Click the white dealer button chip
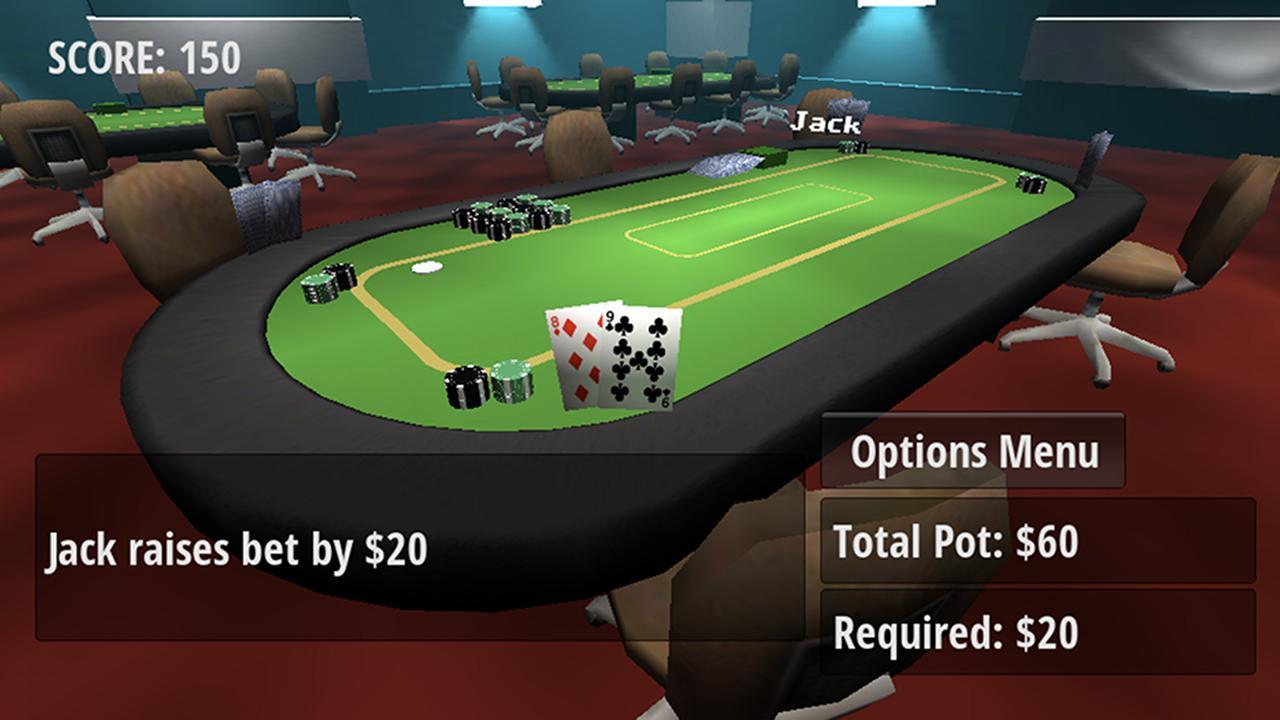The width and height of the screenshot is (1280, 720). click(x=428, y=266)
